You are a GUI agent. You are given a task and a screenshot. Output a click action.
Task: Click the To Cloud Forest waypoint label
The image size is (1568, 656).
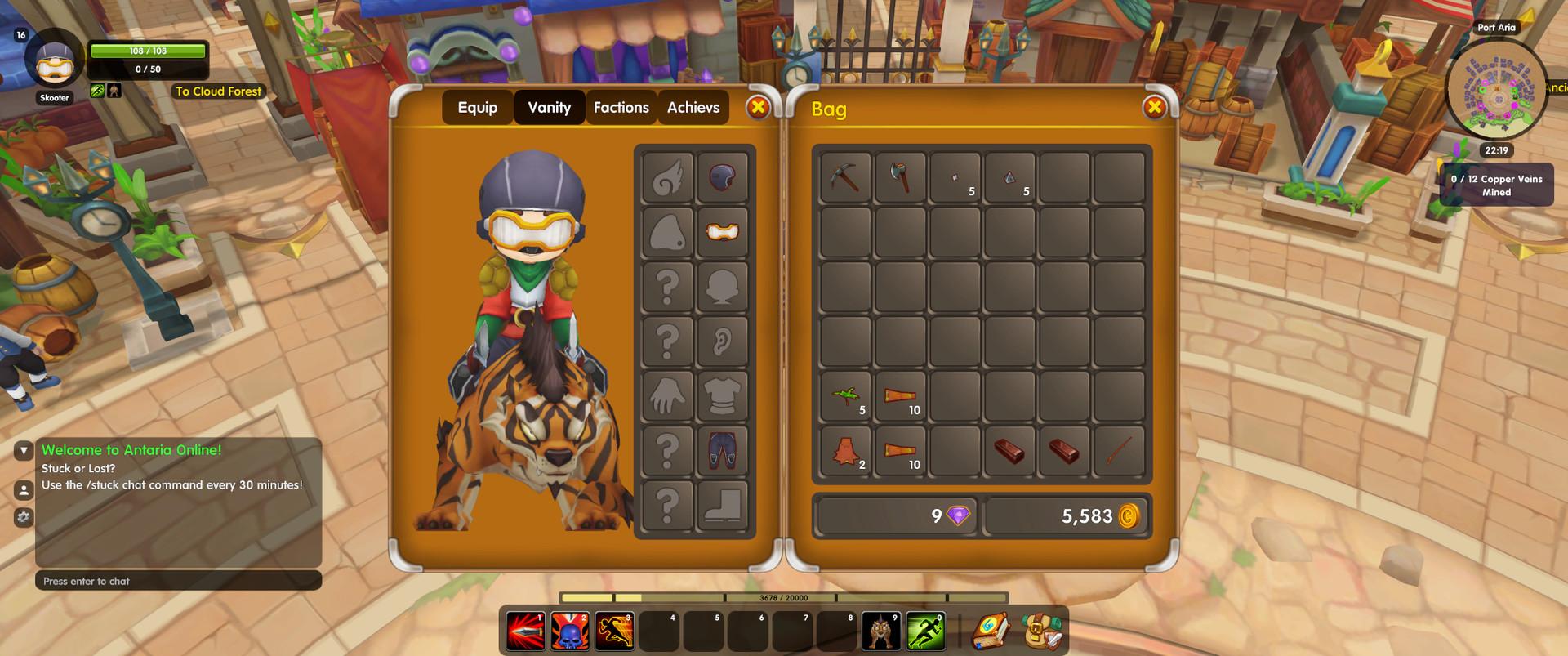click(218, 91)
